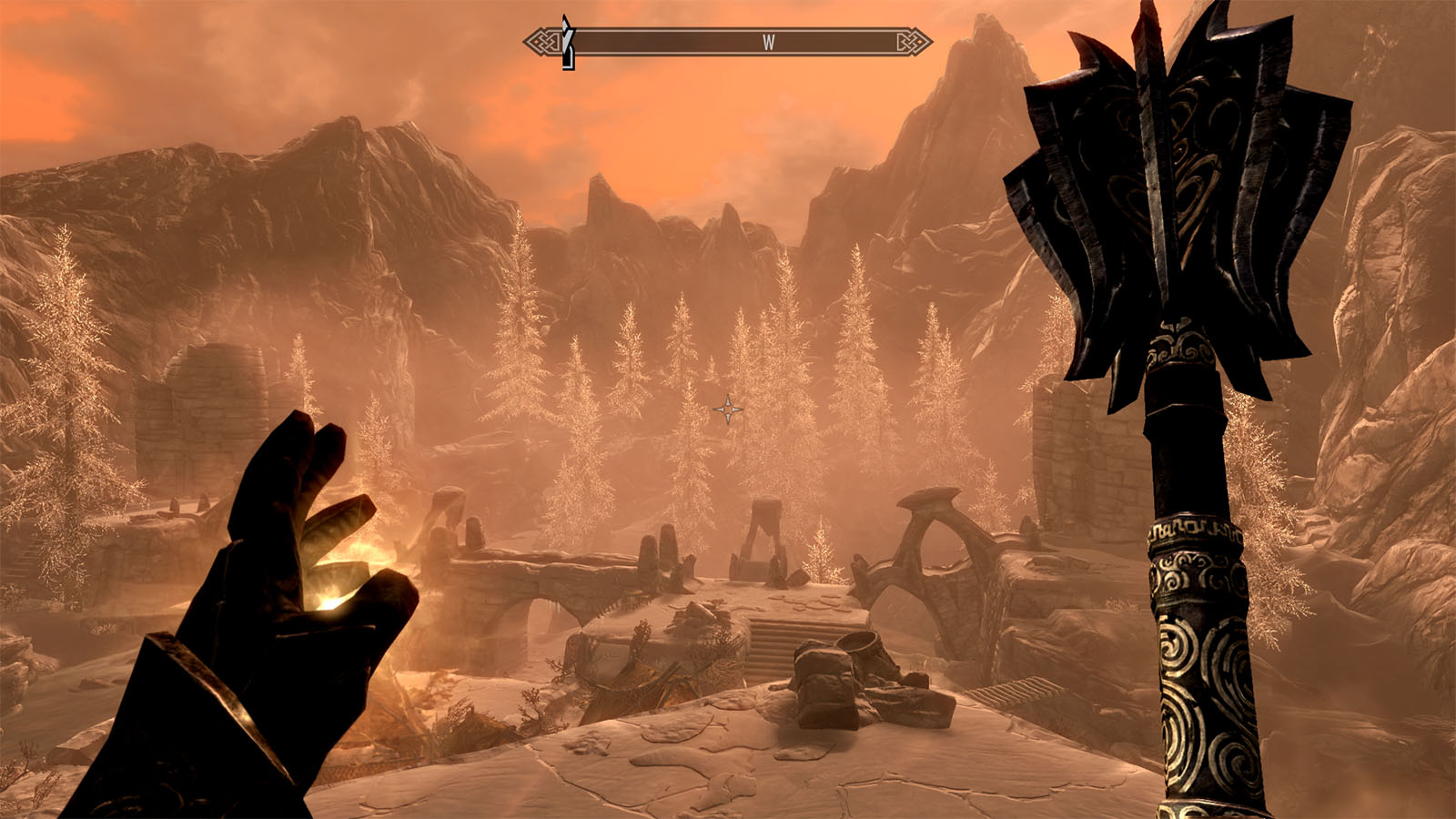This screenshot has height=819, width=1456.
Task: Click the left knotwork end of the compass
Action: (542, 39)
